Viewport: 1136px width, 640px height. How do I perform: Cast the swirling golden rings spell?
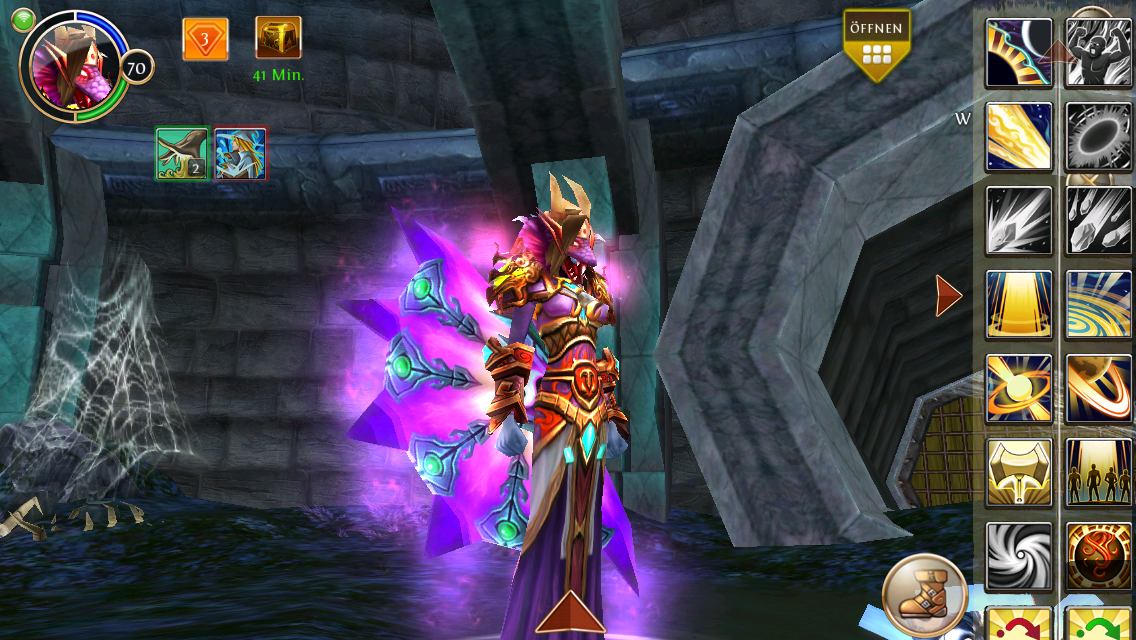[x=1097, y=304]
